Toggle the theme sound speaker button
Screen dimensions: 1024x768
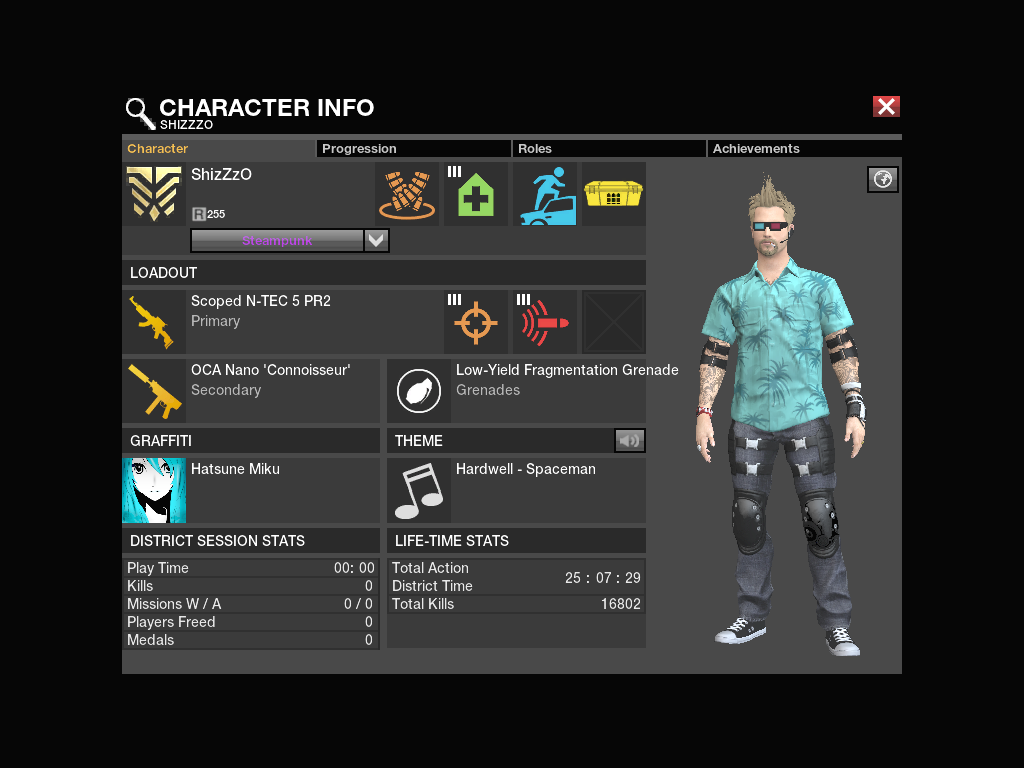629,440
